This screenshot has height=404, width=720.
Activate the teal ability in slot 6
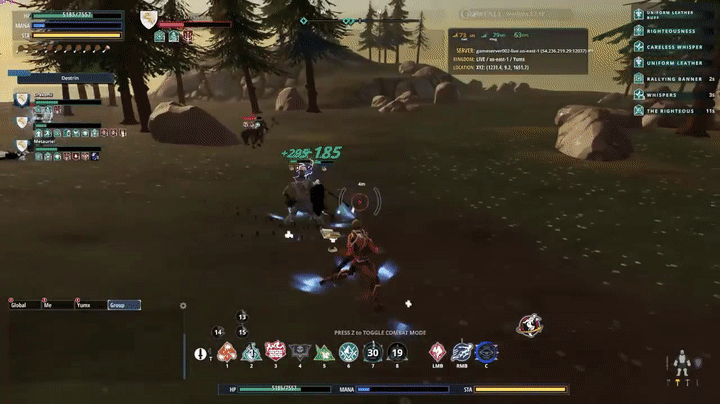coord(348,352)
